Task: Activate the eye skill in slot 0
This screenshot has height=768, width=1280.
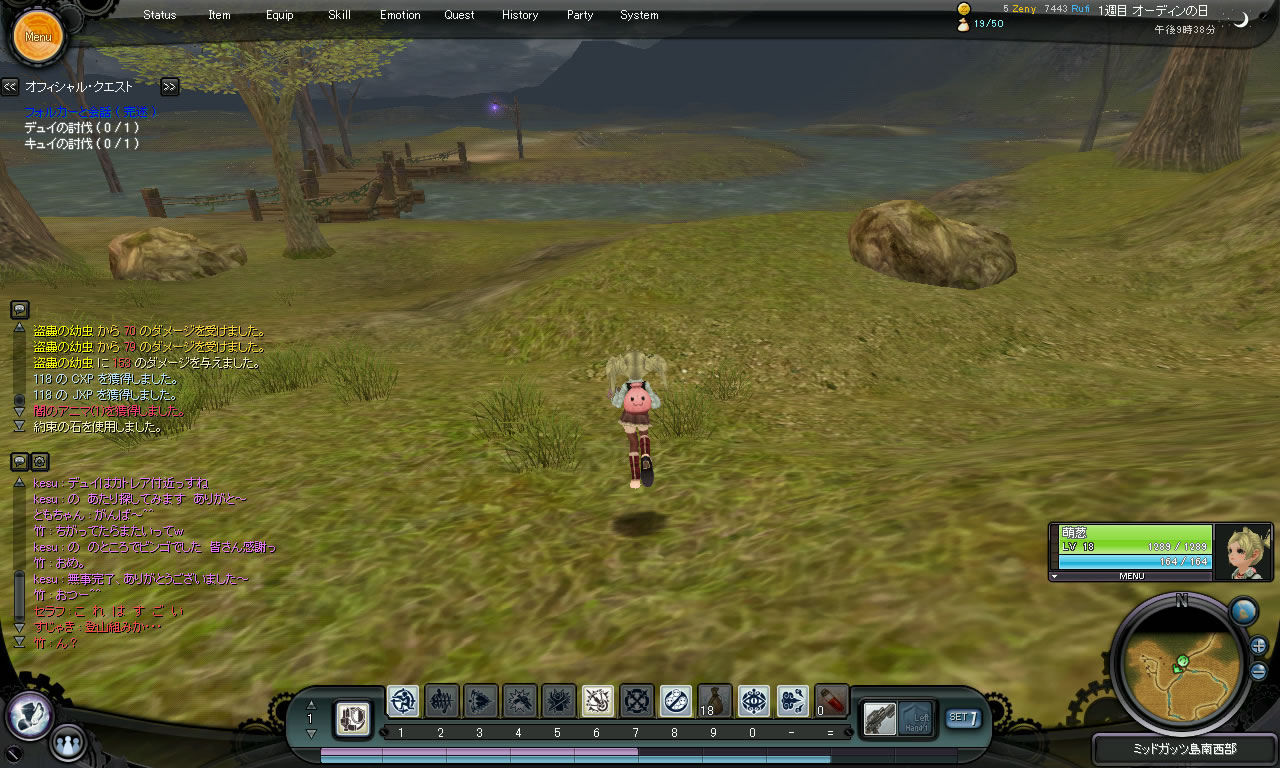Action: tap(754, 701)
